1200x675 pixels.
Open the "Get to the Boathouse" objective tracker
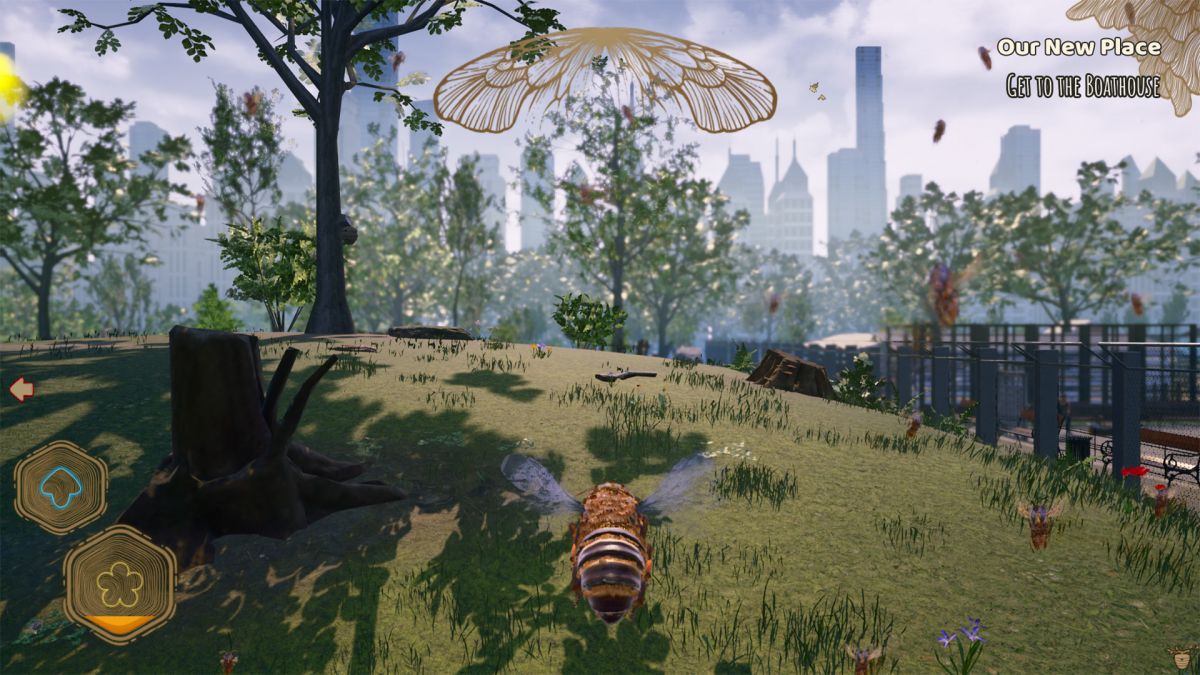pos(1083,87)
